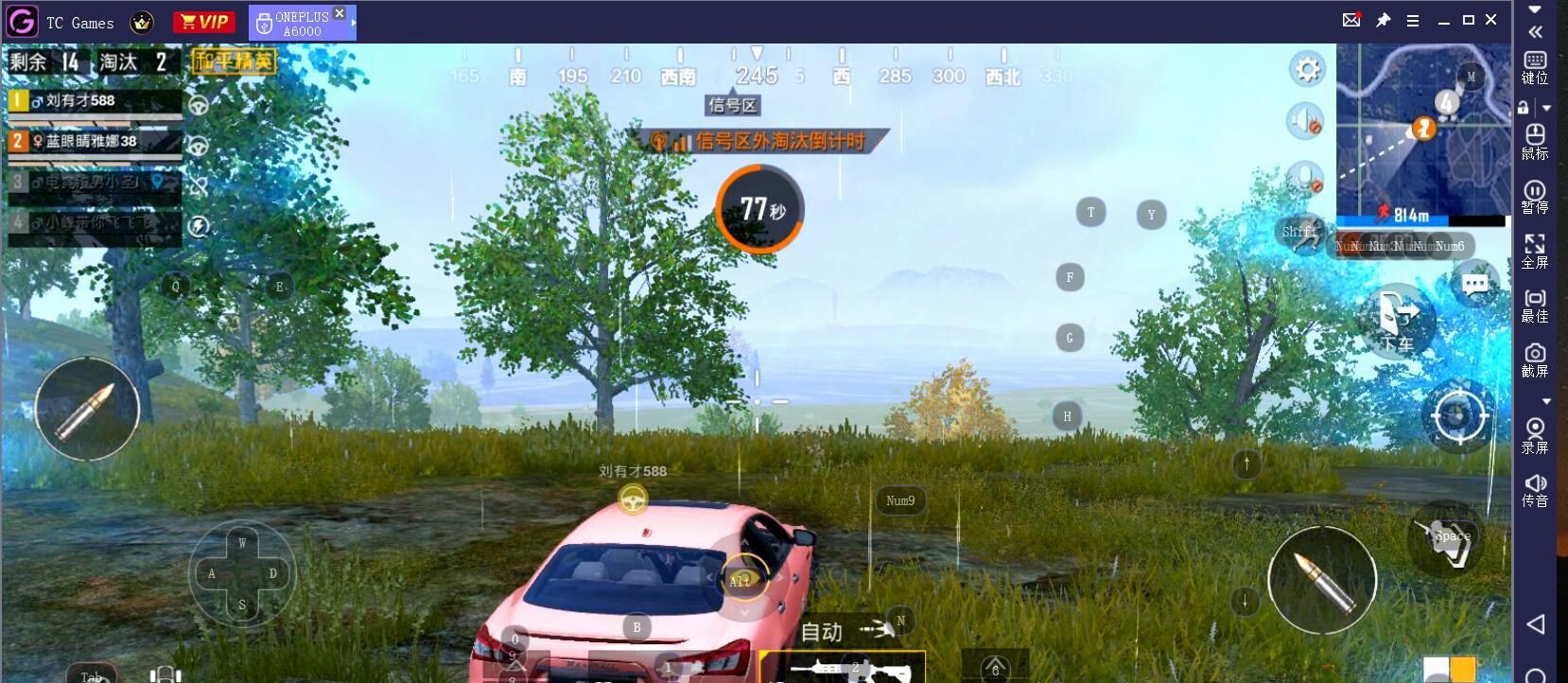
Task: Open the emulator 键位 key mapping
Action: pyautogui.click(x=1535, y=68)
